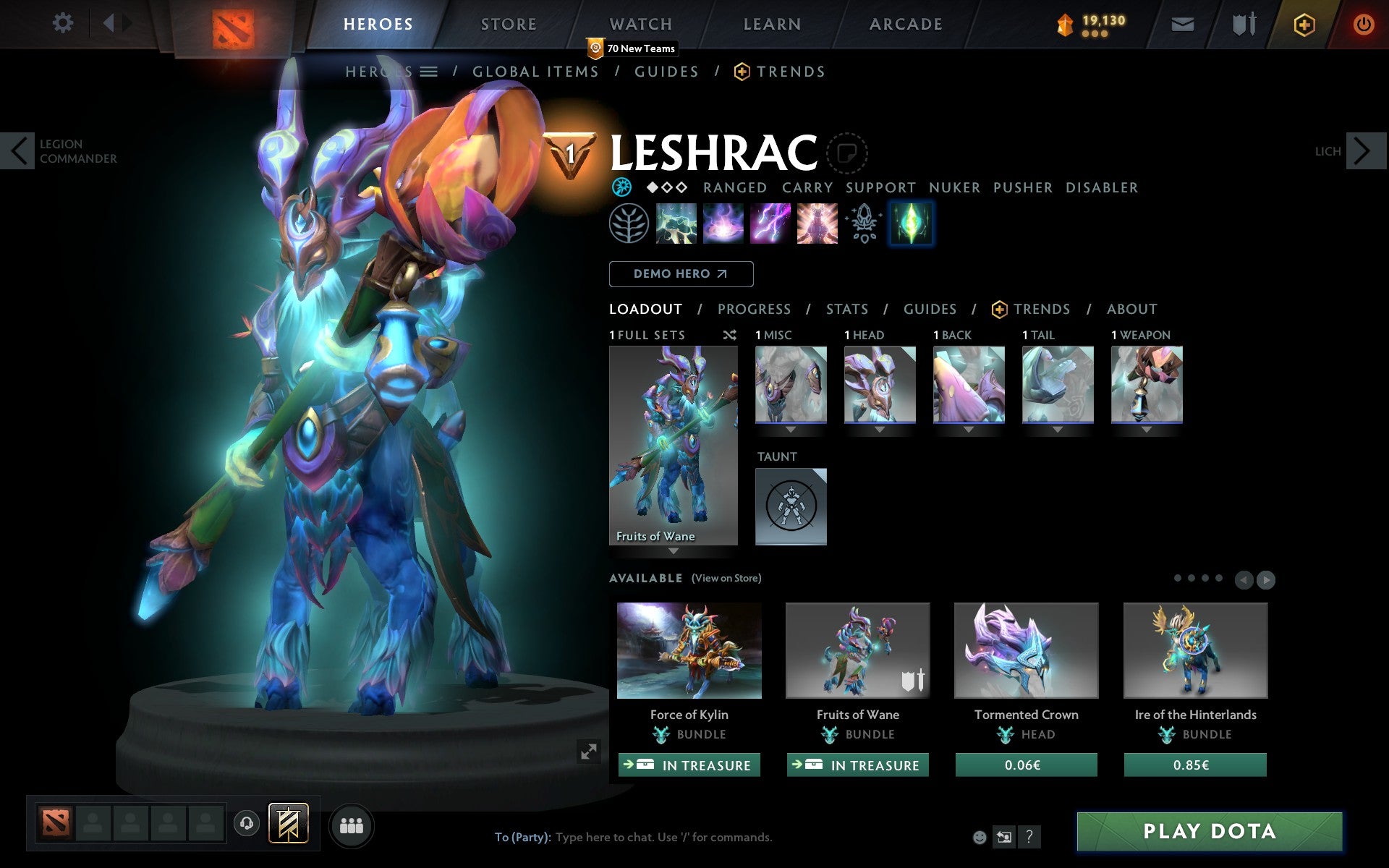This screenshot has width=1389, height=868.
Task: Open Dota Plus hexagon icon in top bar
Action: point(1304,24)
